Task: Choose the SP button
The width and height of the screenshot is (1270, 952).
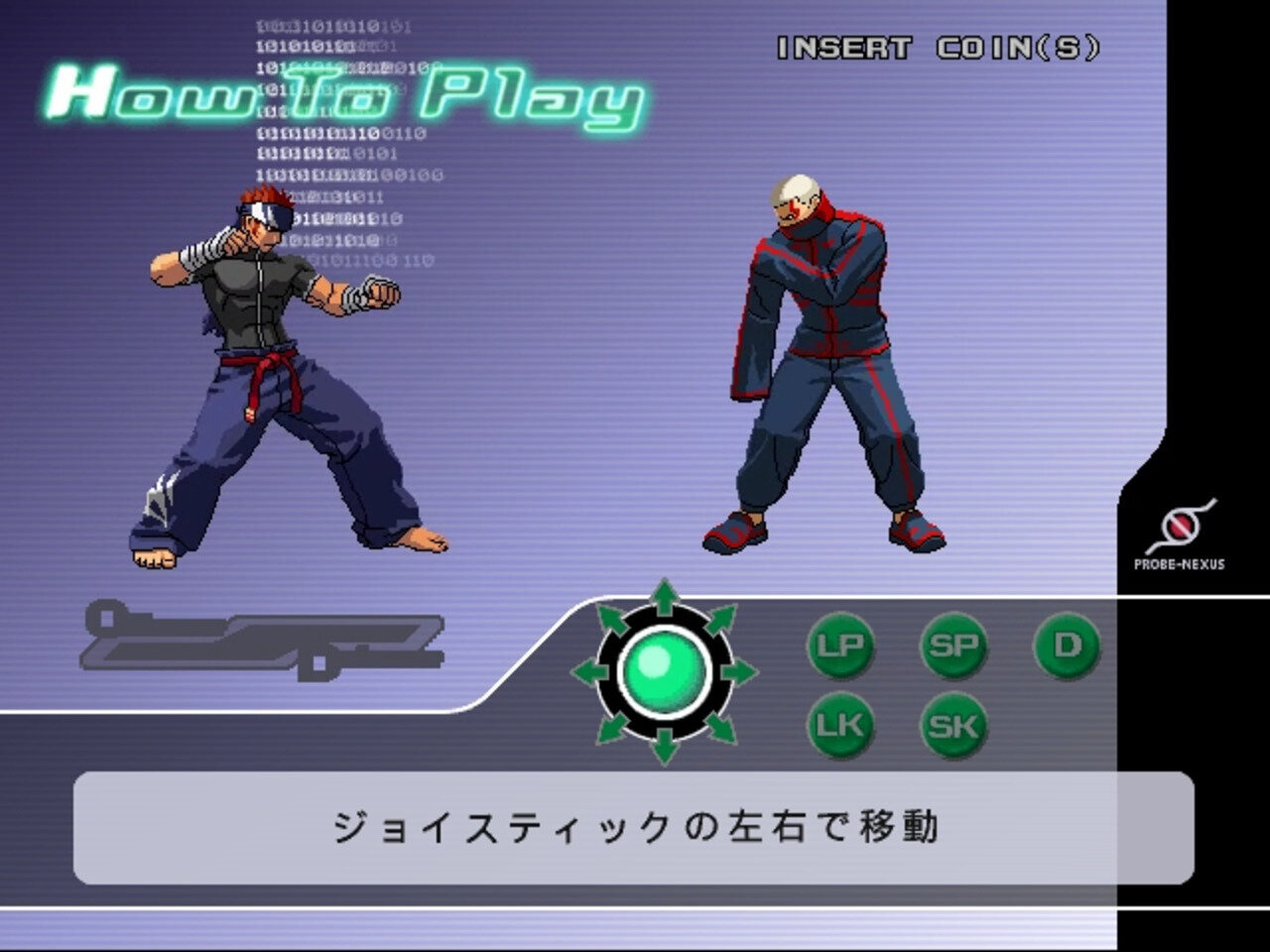Action: (x=952, y=647)
